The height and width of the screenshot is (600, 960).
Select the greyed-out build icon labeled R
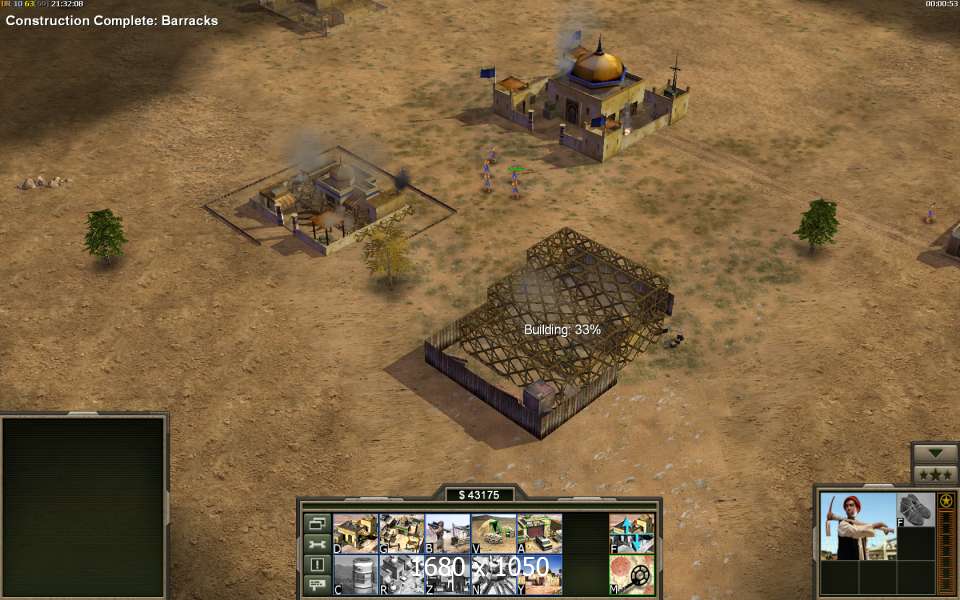click(x=401, y=574)
